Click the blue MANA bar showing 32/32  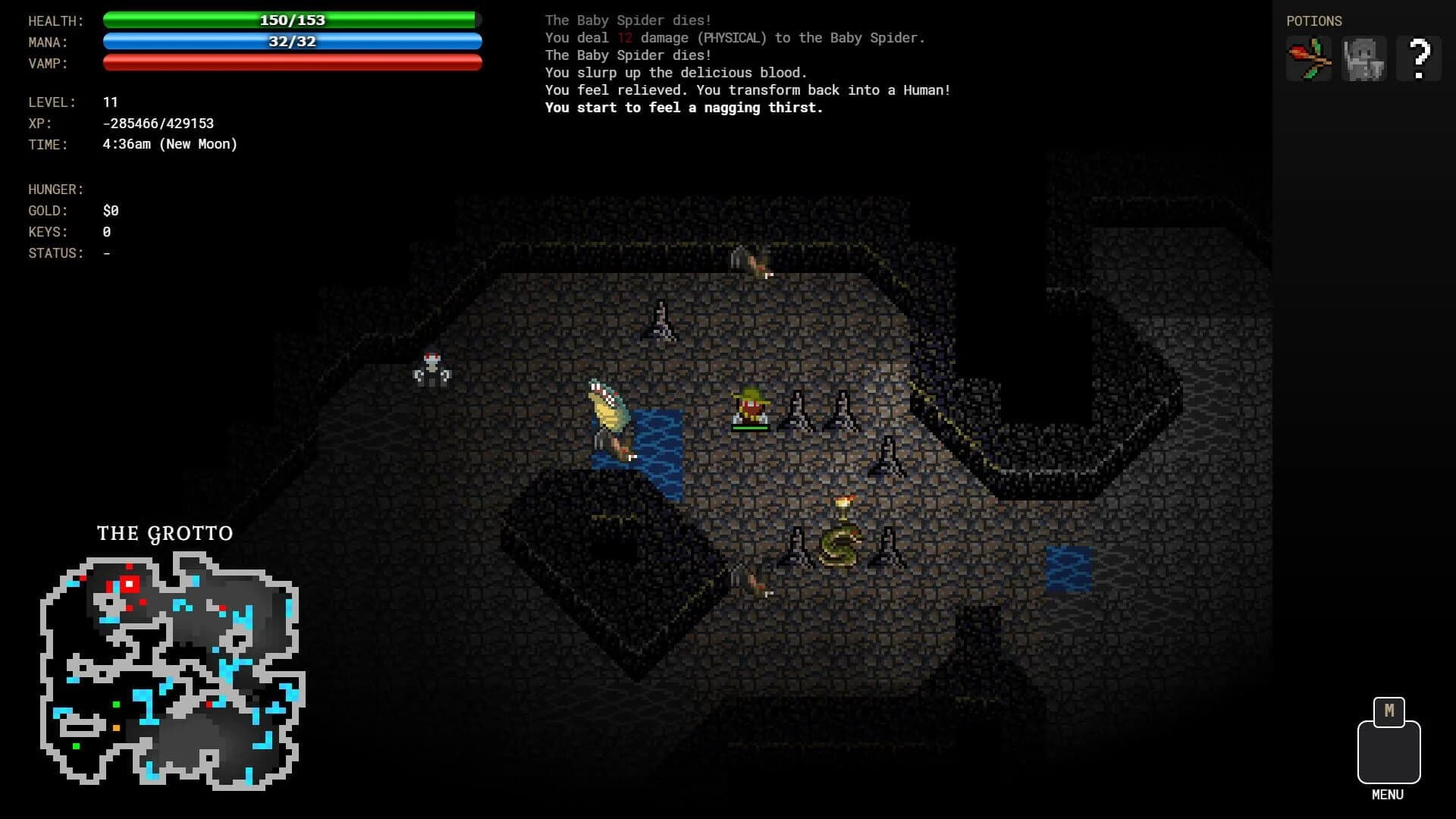point(292,42)
